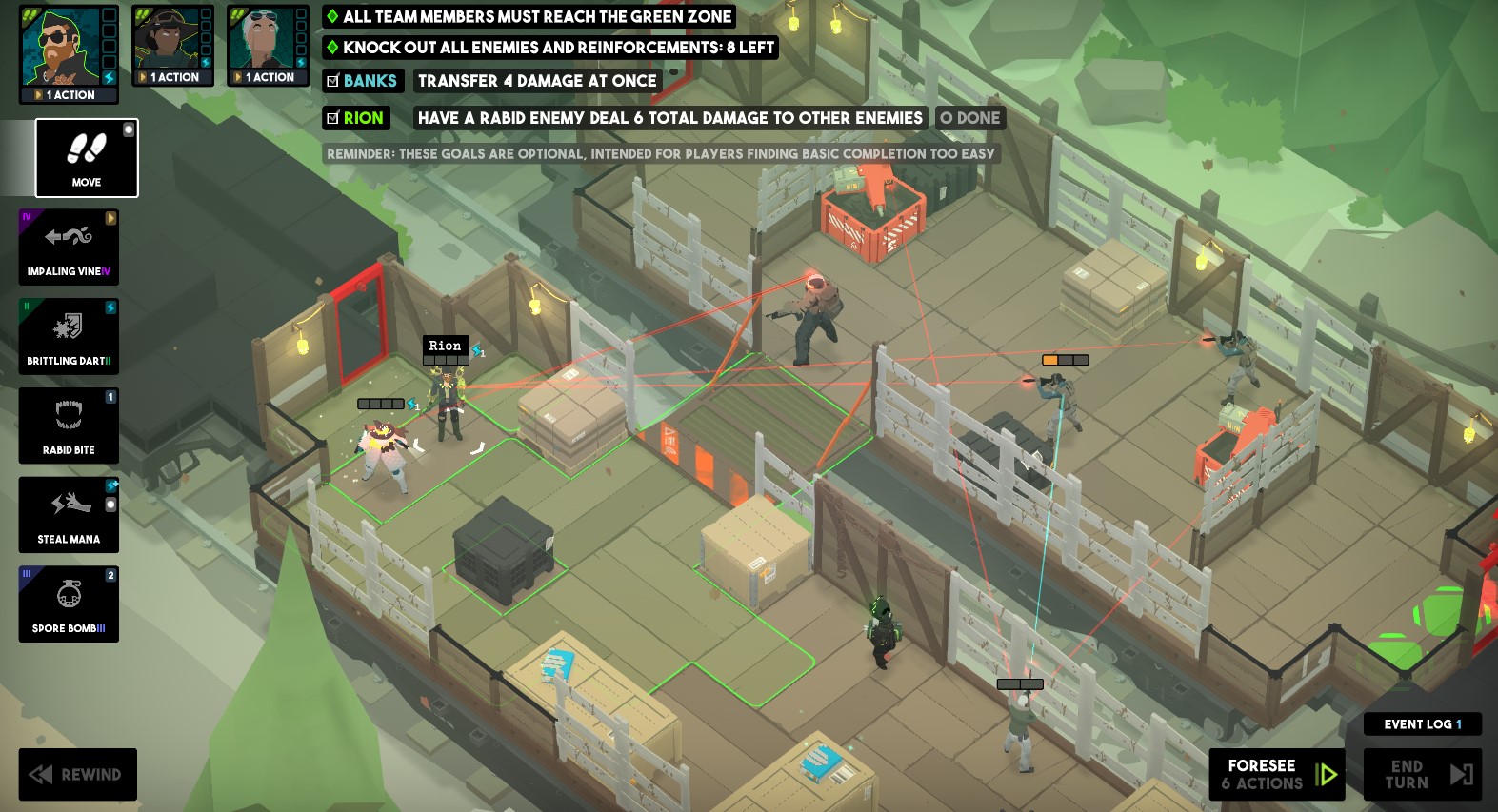1498x812 pixels.
Task: Click the blue mana icon beside Rion's nameplate
Action: tap(478, 351)
